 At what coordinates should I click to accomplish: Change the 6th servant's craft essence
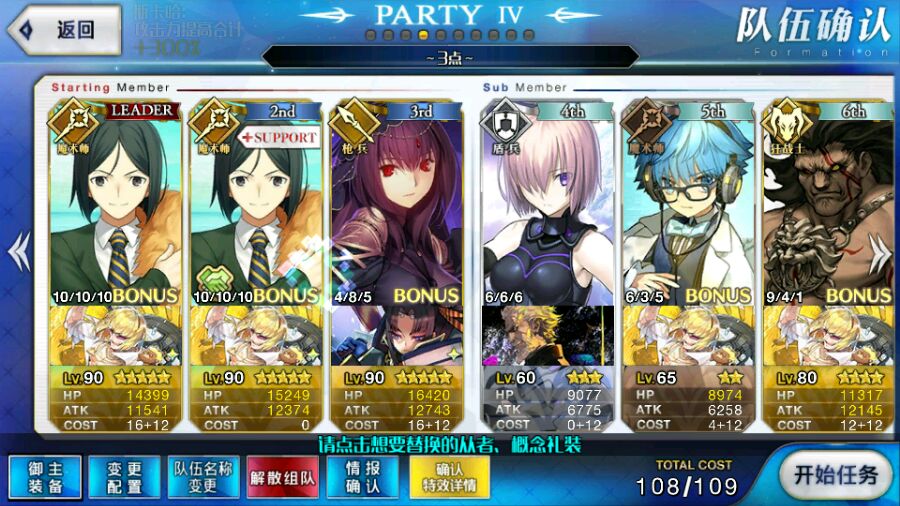pyautogui.click(x=828, y=336)
